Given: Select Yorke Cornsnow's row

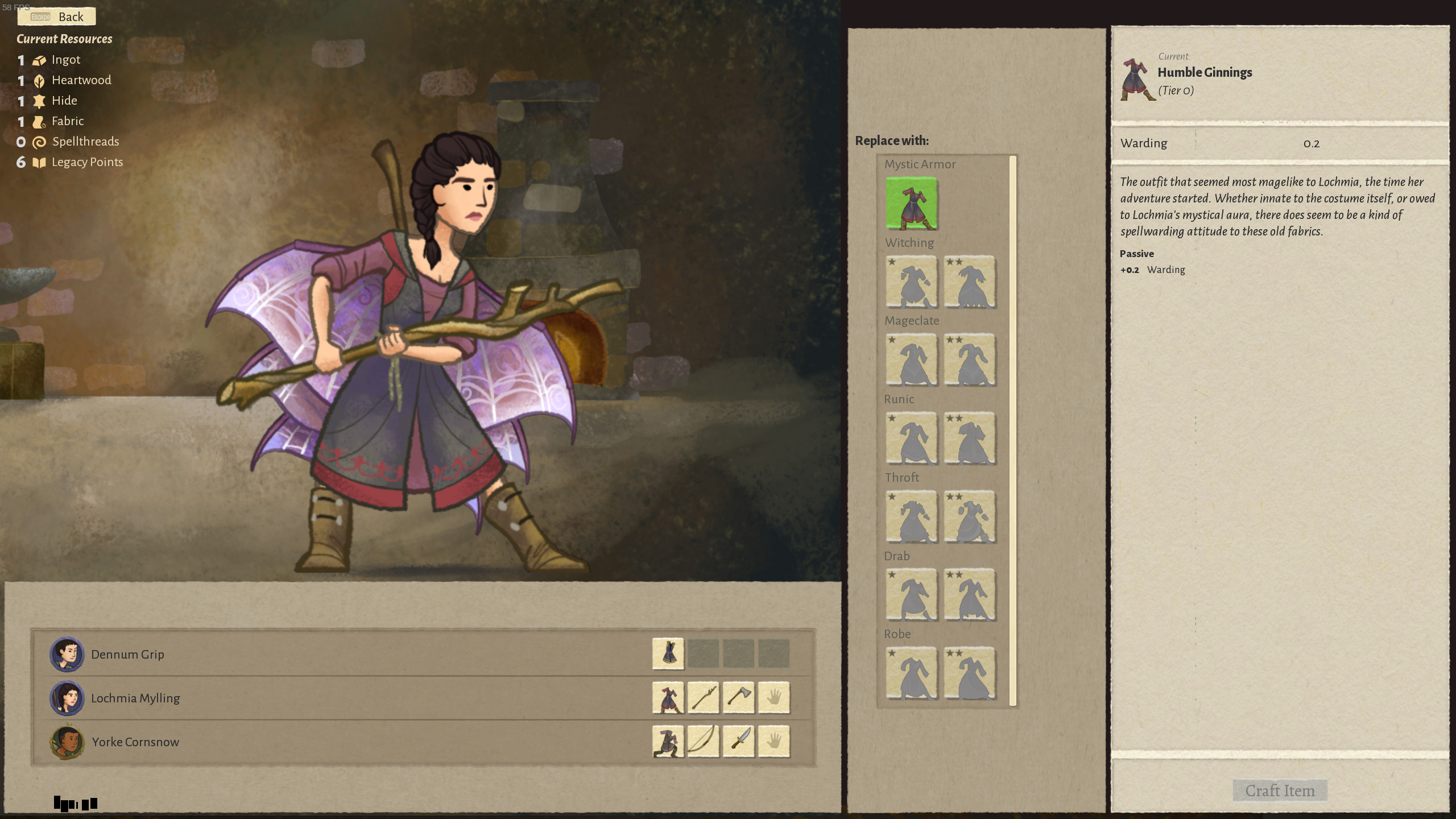Looking at the screenshot, I should point(341,742).
